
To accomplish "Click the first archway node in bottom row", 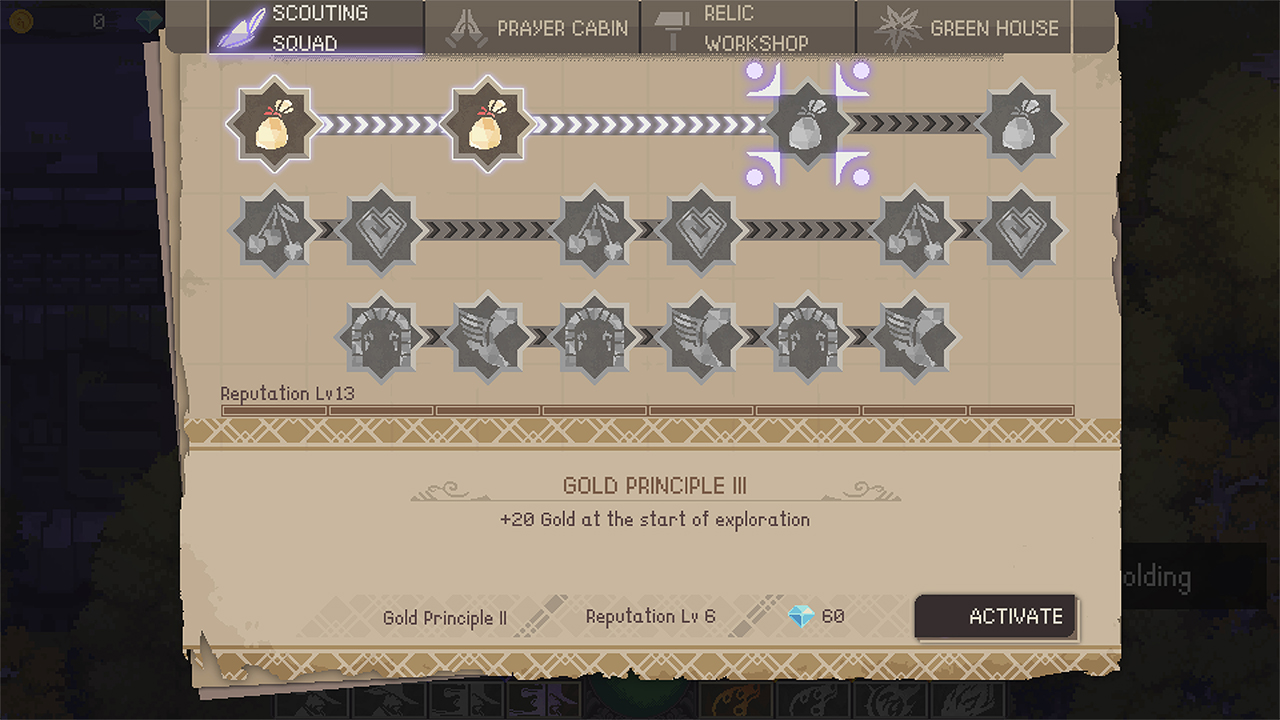I will (x=379, y=336).
